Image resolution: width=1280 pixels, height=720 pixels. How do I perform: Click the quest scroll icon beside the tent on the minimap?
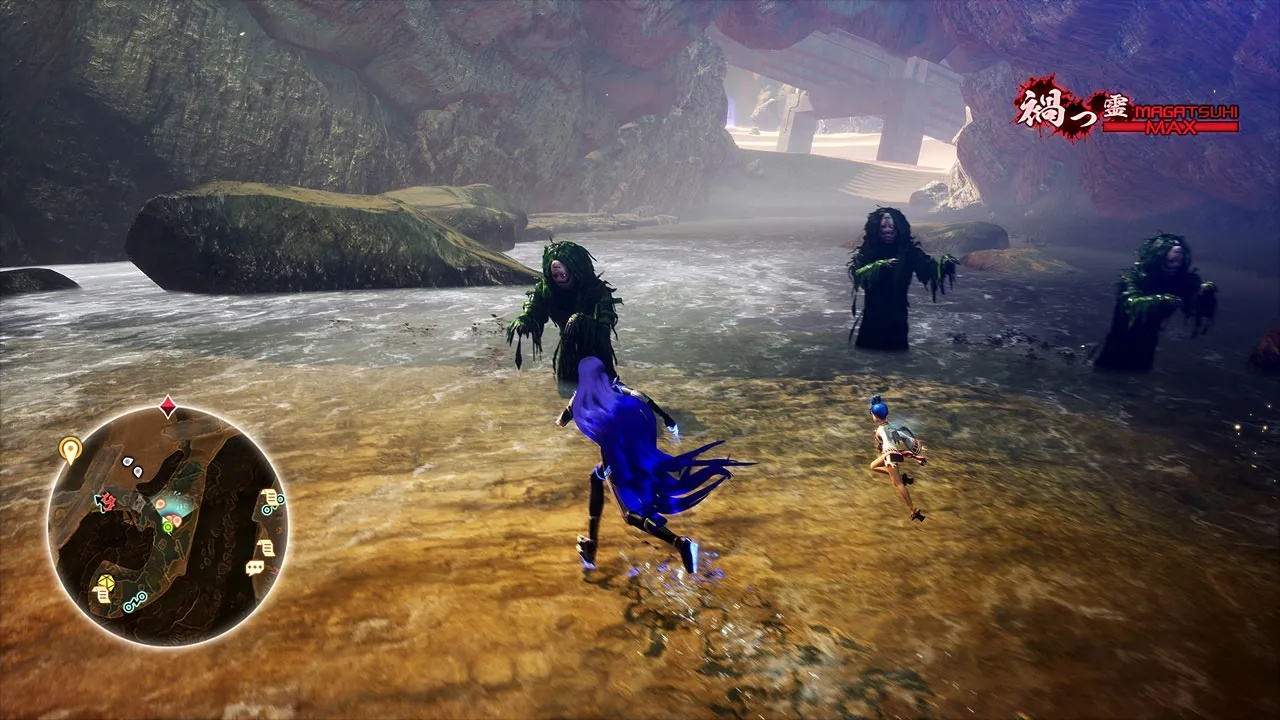click(x=101, y=594)
